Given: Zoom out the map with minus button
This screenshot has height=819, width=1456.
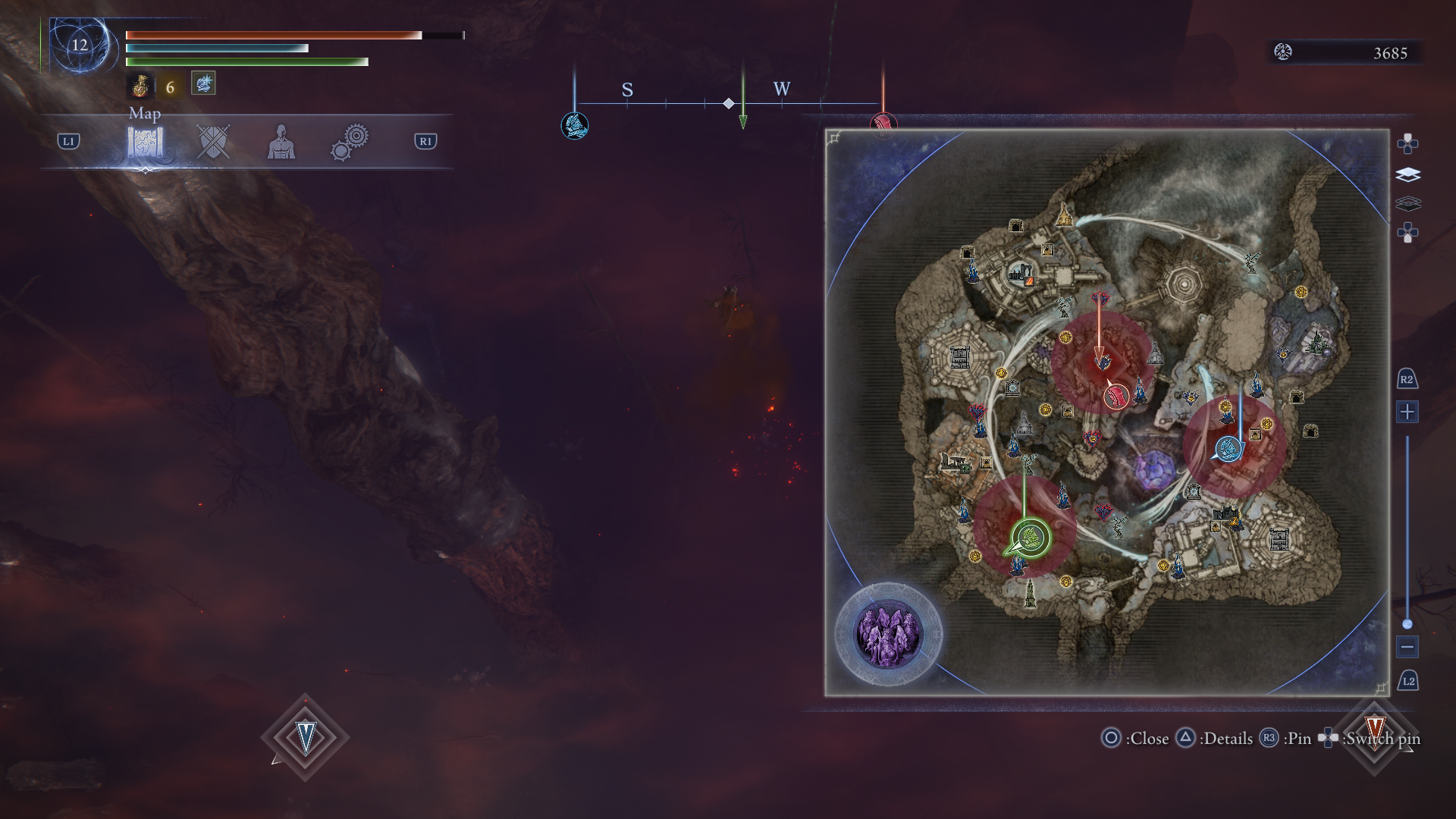Looking at the screenshot, I should tap(1407, 647).
